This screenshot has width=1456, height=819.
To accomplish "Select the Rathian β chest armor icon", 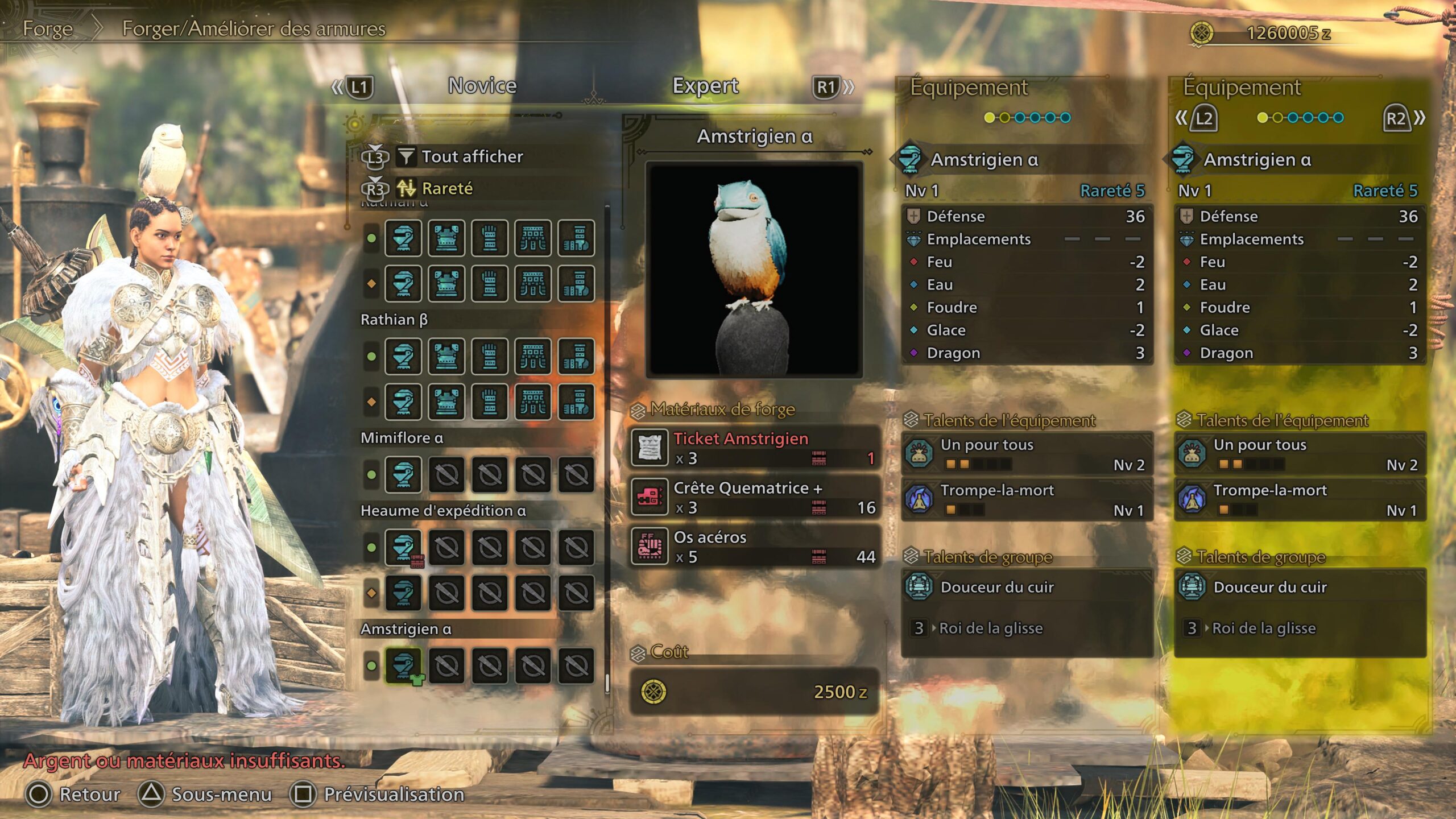I will click(446, 357).
